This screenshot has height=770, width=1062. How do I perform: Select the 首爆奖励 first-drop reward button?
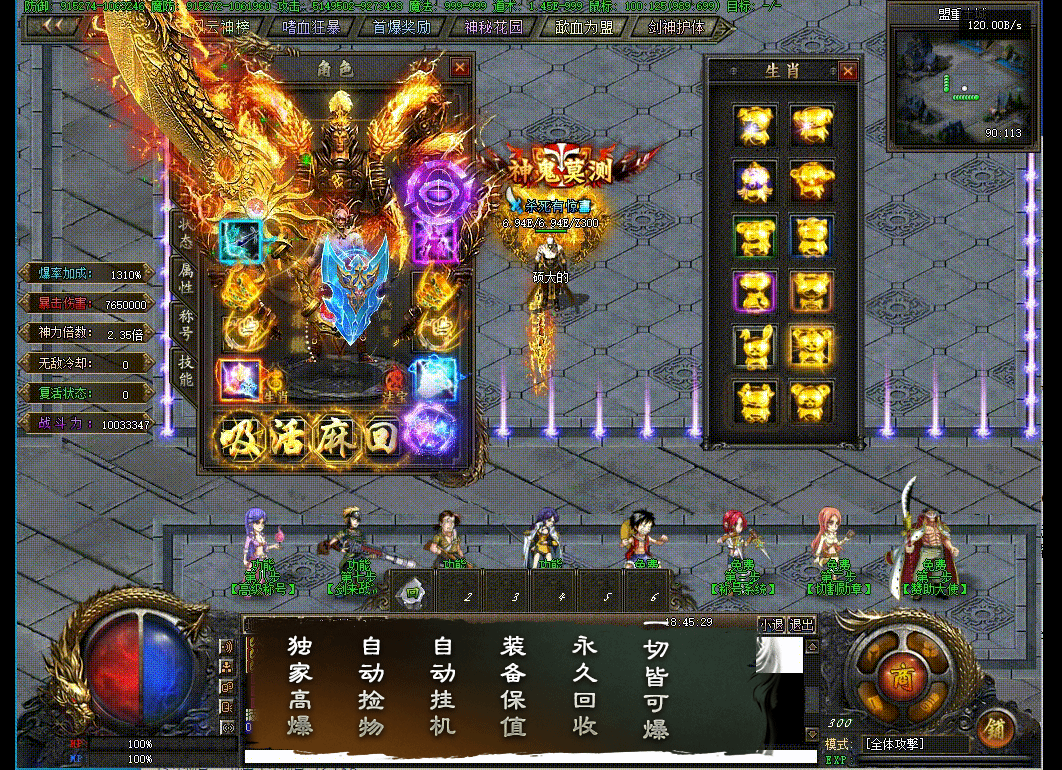[402, 27]
